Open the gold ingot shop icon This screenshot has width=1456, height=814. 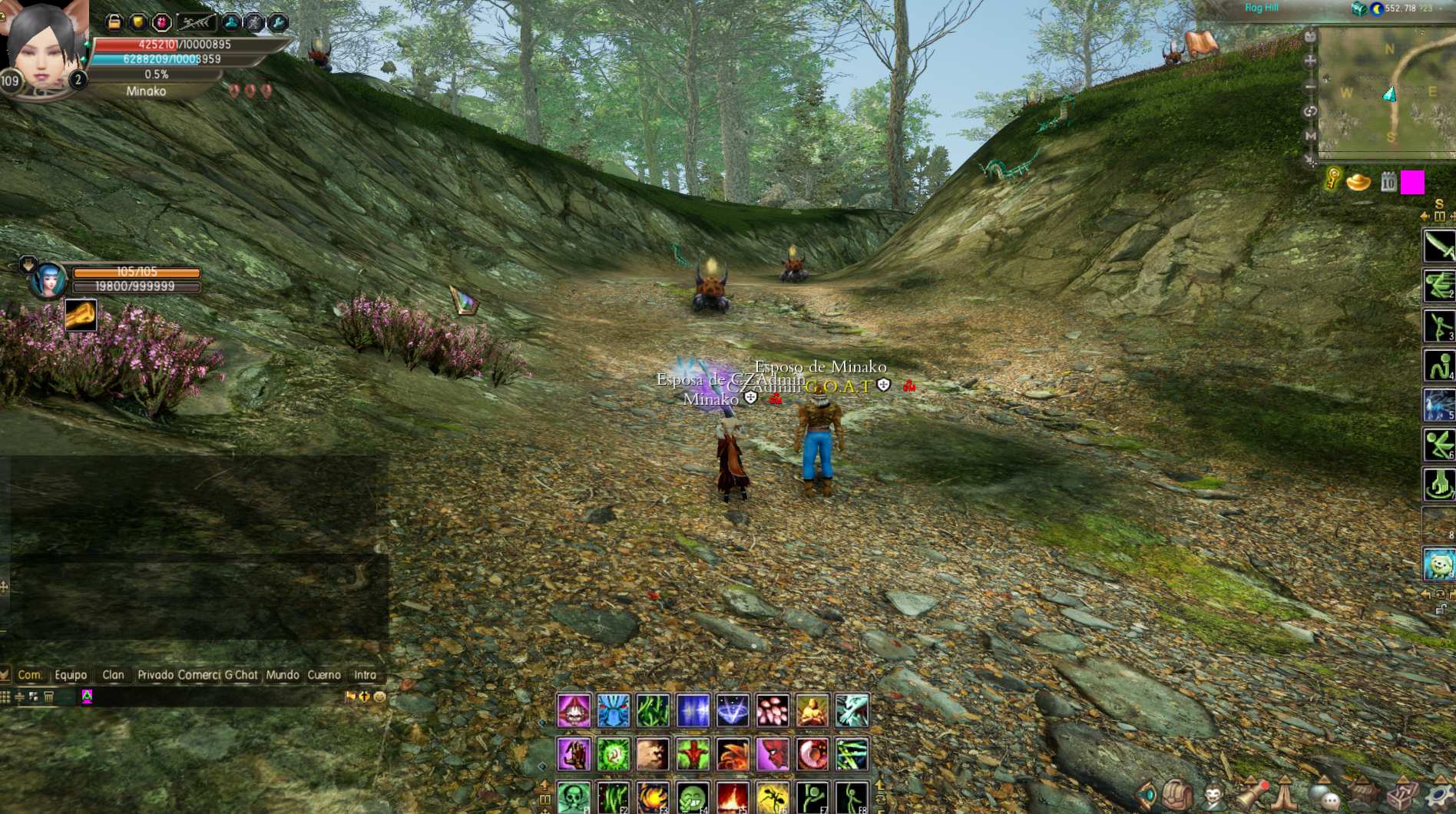point(1358,183)
